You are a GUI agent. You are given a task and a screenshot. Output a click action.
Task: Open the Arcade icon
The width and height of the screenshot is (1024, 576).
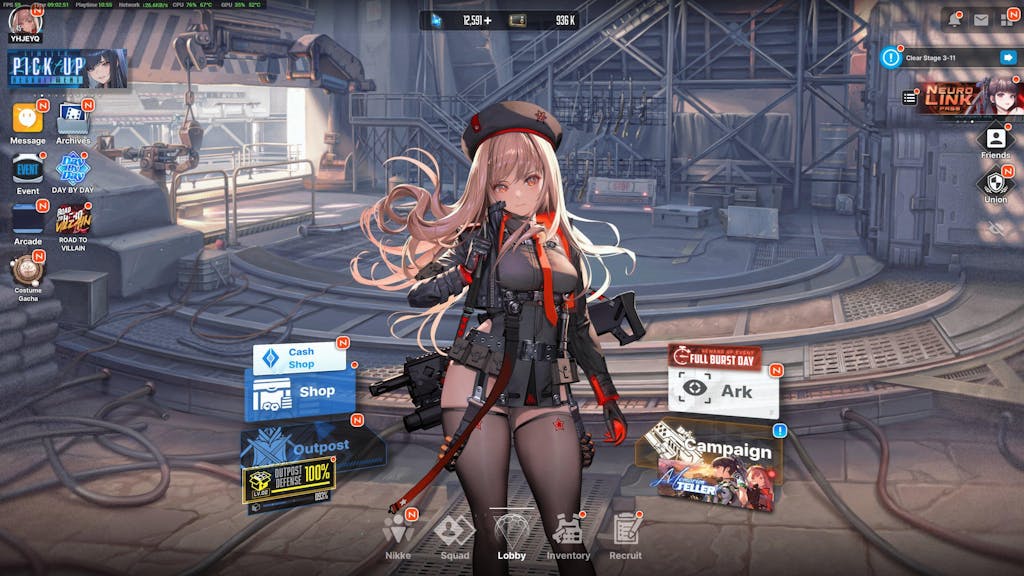click(28, 220)
